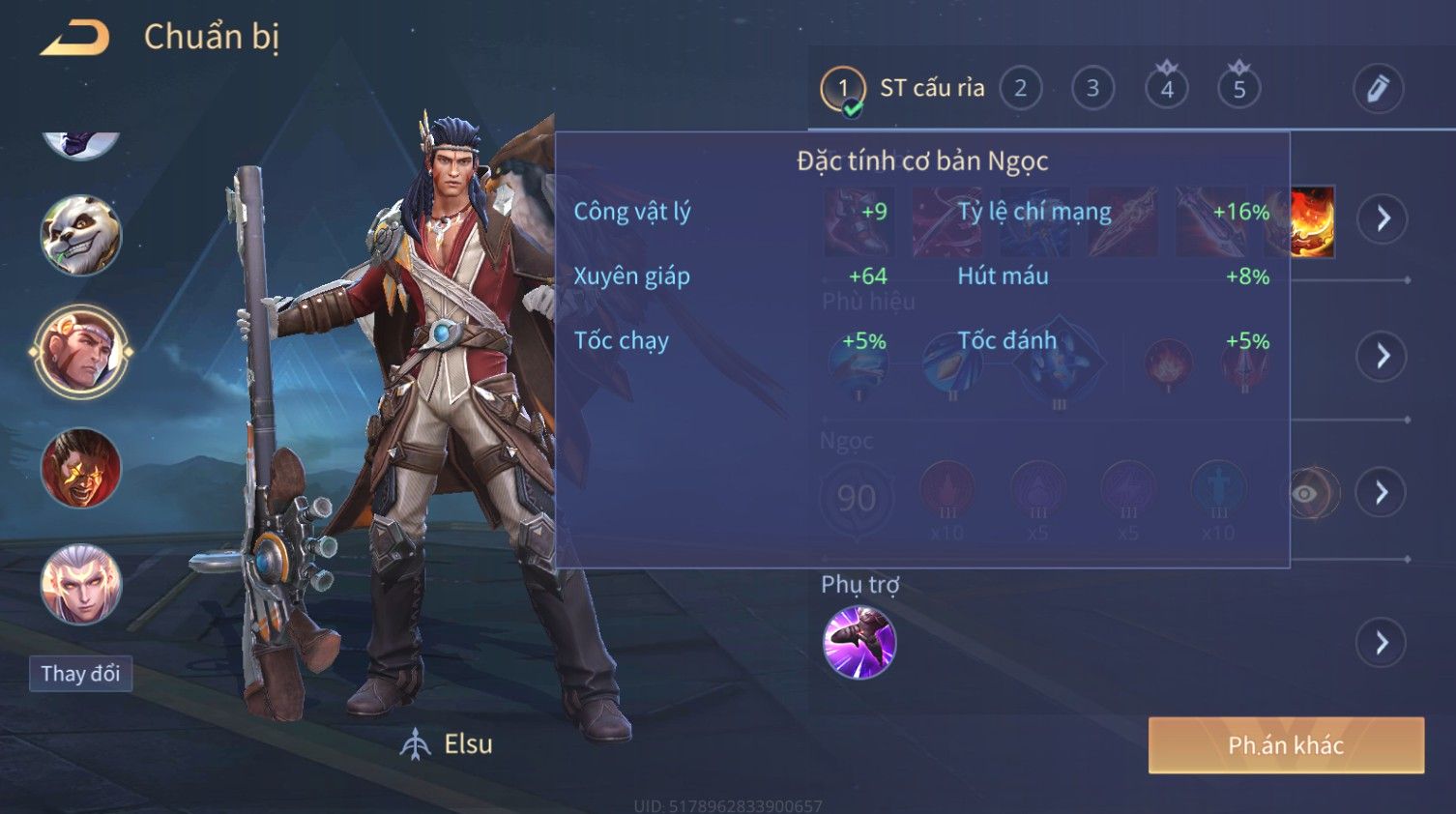This screenshot has width=1456, height=814.
Task: Select preset tab number 2
Action: pos(1020,88)
